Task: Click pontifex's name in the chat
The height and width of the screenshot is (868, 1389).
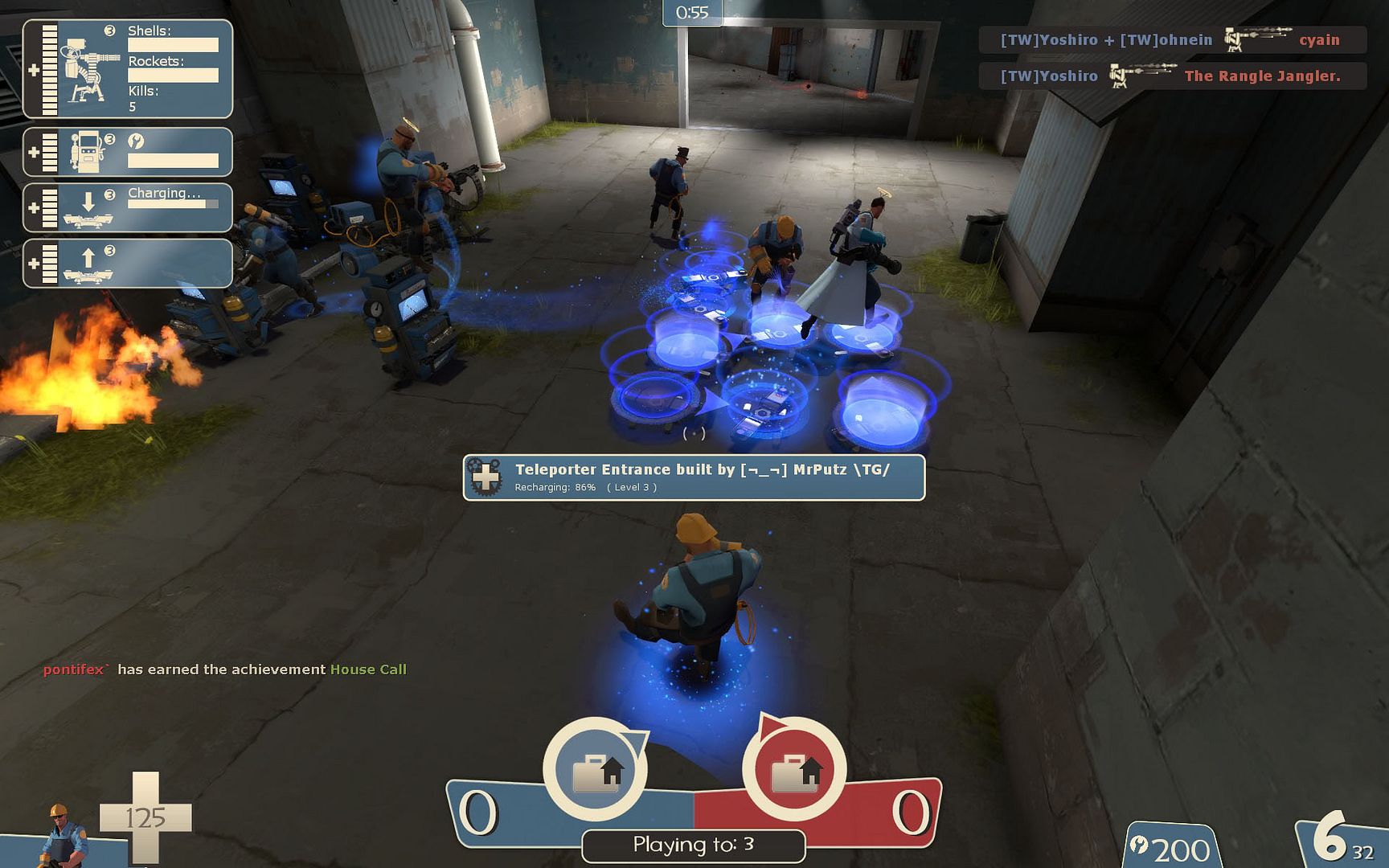Action: tap(75, 669)
